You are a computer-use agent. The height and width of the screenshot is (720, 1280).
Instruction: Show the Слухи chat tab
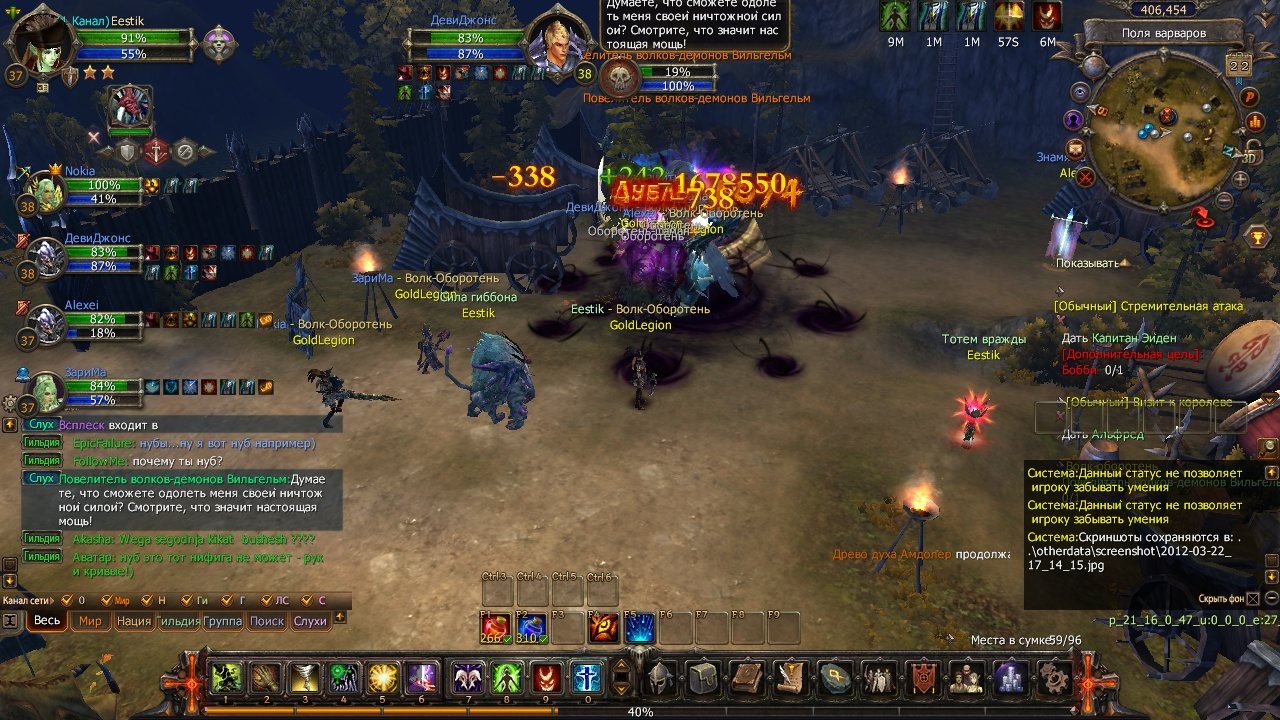[x=310, y=621]
